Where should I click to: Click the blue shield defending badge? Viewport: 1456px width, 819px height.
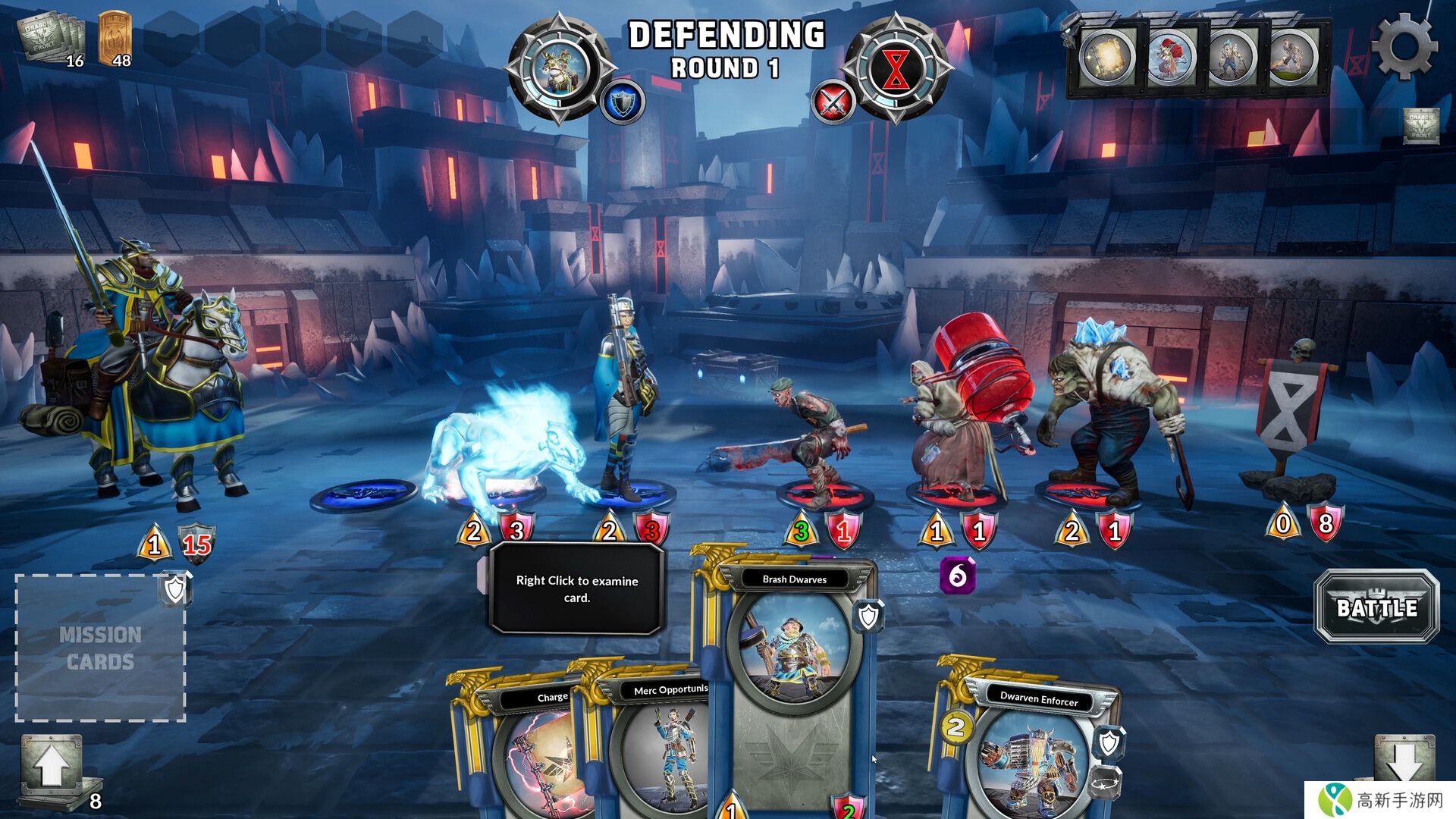623,102
